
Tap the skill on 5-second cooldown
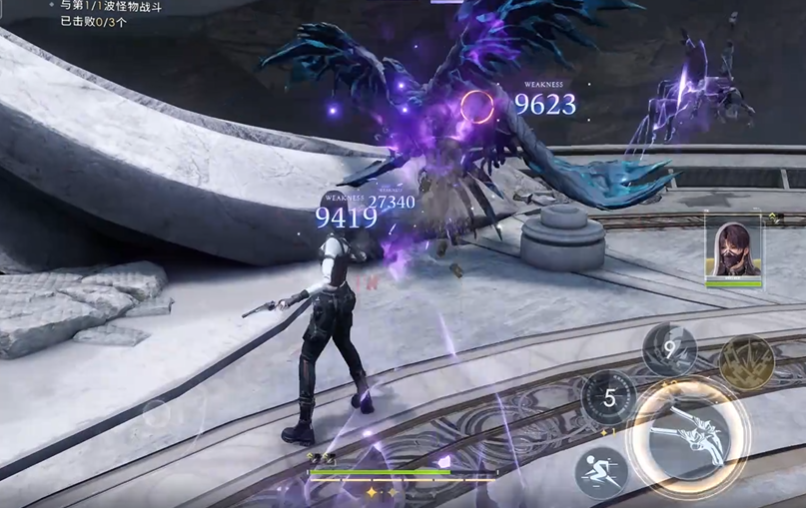coord(609,398)
